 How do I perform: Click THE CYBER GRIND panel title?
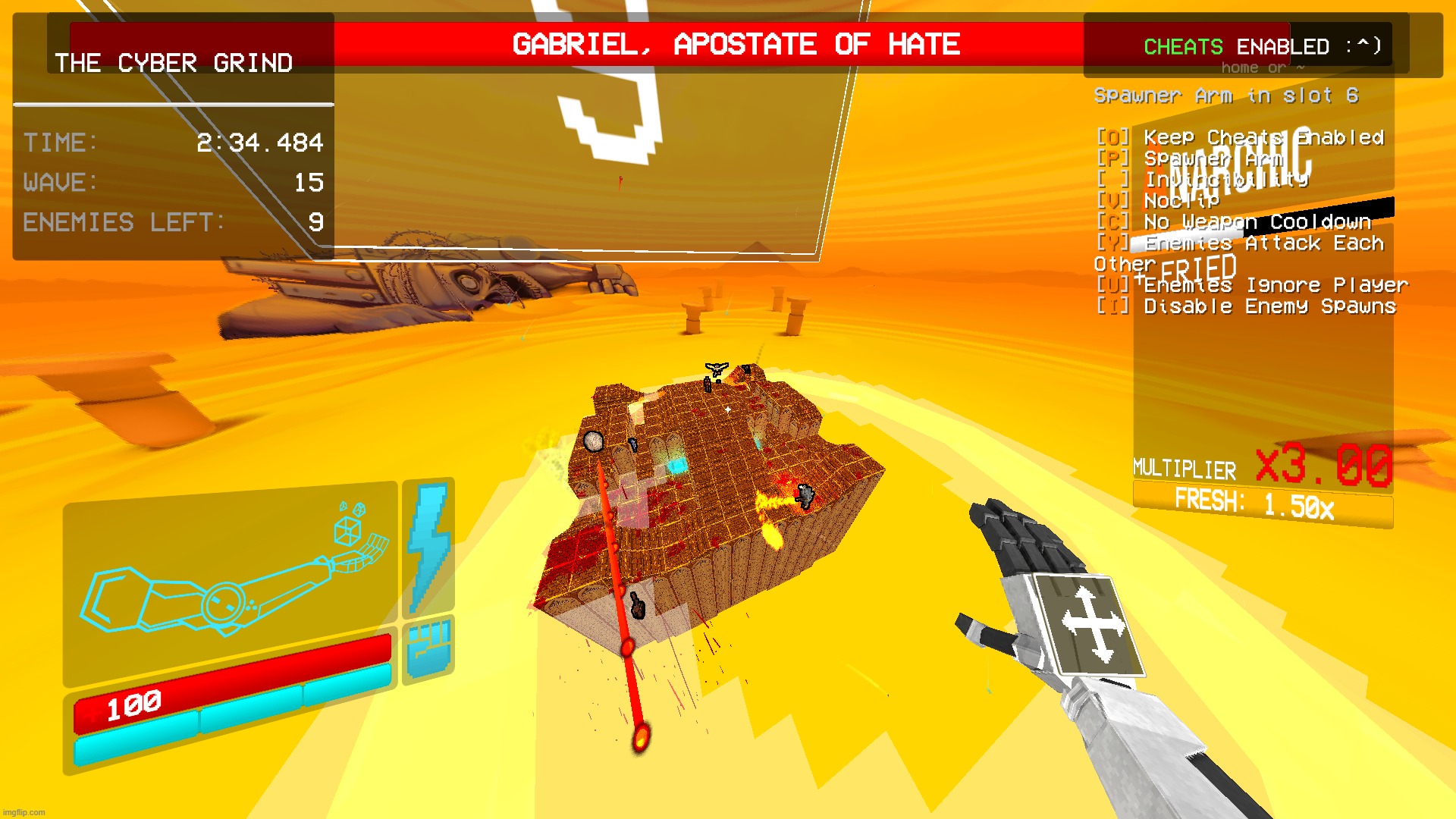[174, 64]
